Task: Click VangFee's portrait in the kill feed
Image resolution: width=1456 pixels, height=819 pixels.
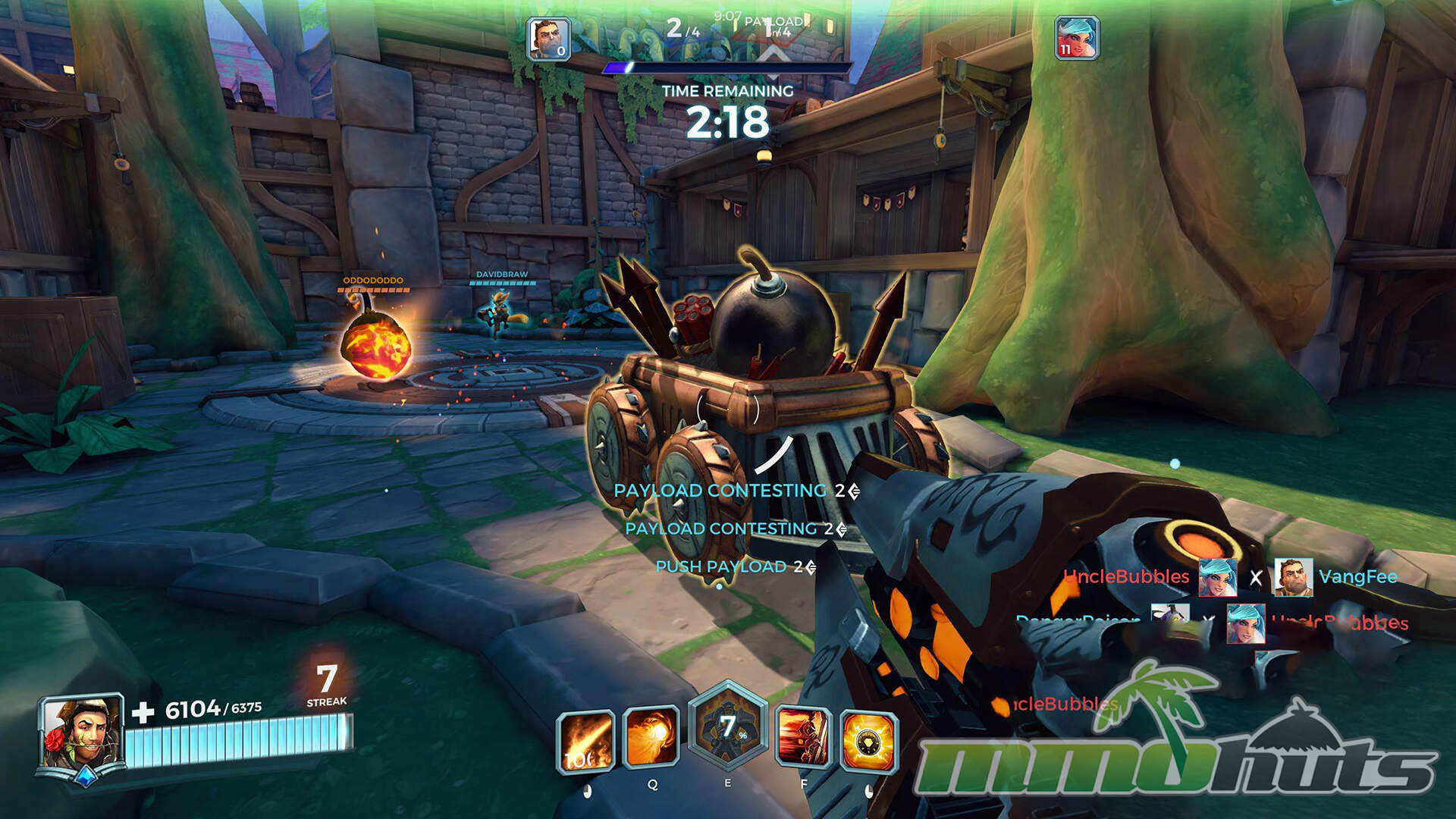Action: point(1292,577)
